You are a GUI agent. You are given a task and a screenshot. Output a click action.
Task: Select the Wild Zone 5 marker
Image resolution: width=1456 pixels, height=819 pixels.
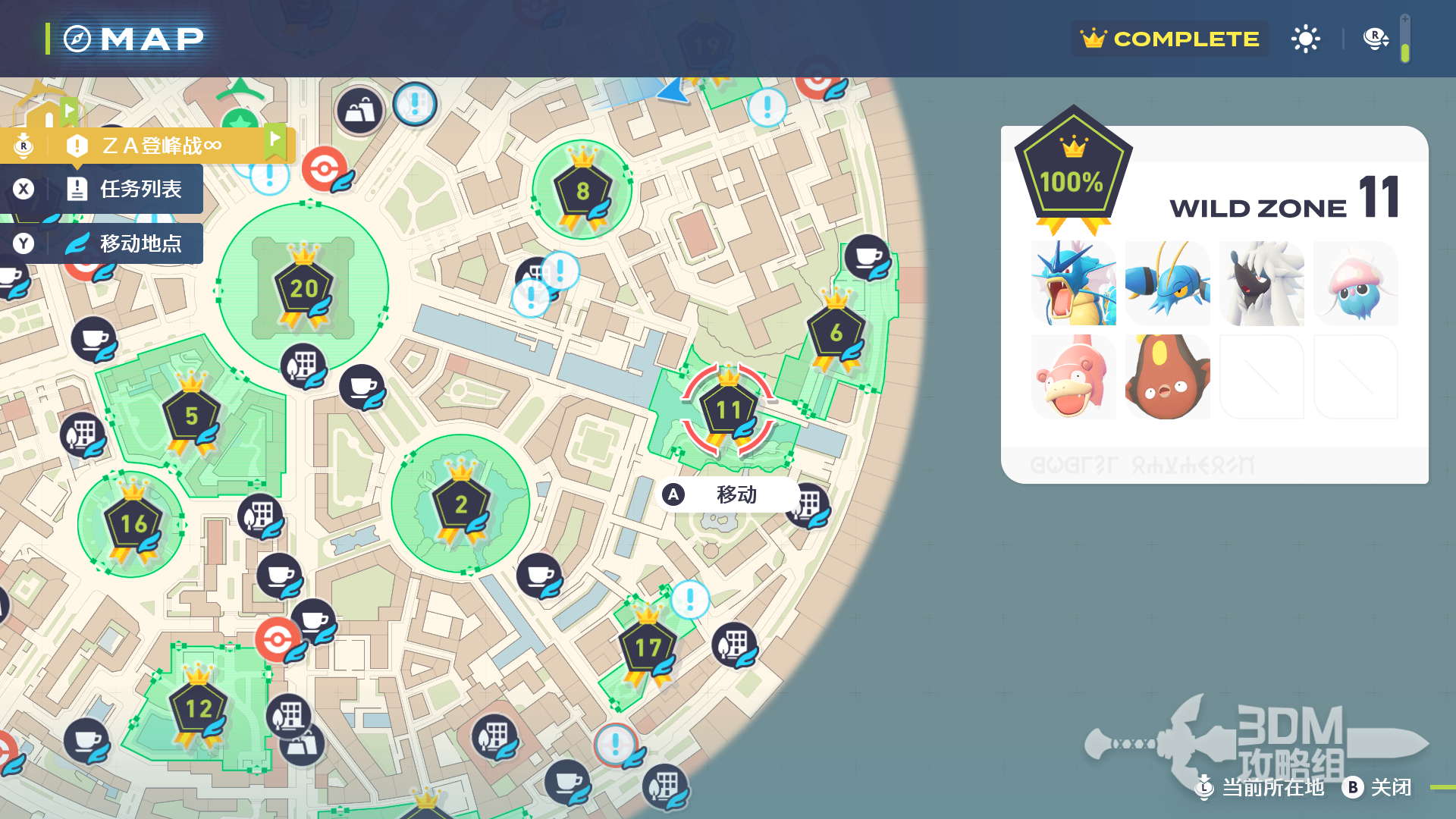pyautogui.click(x=191, y=416)
